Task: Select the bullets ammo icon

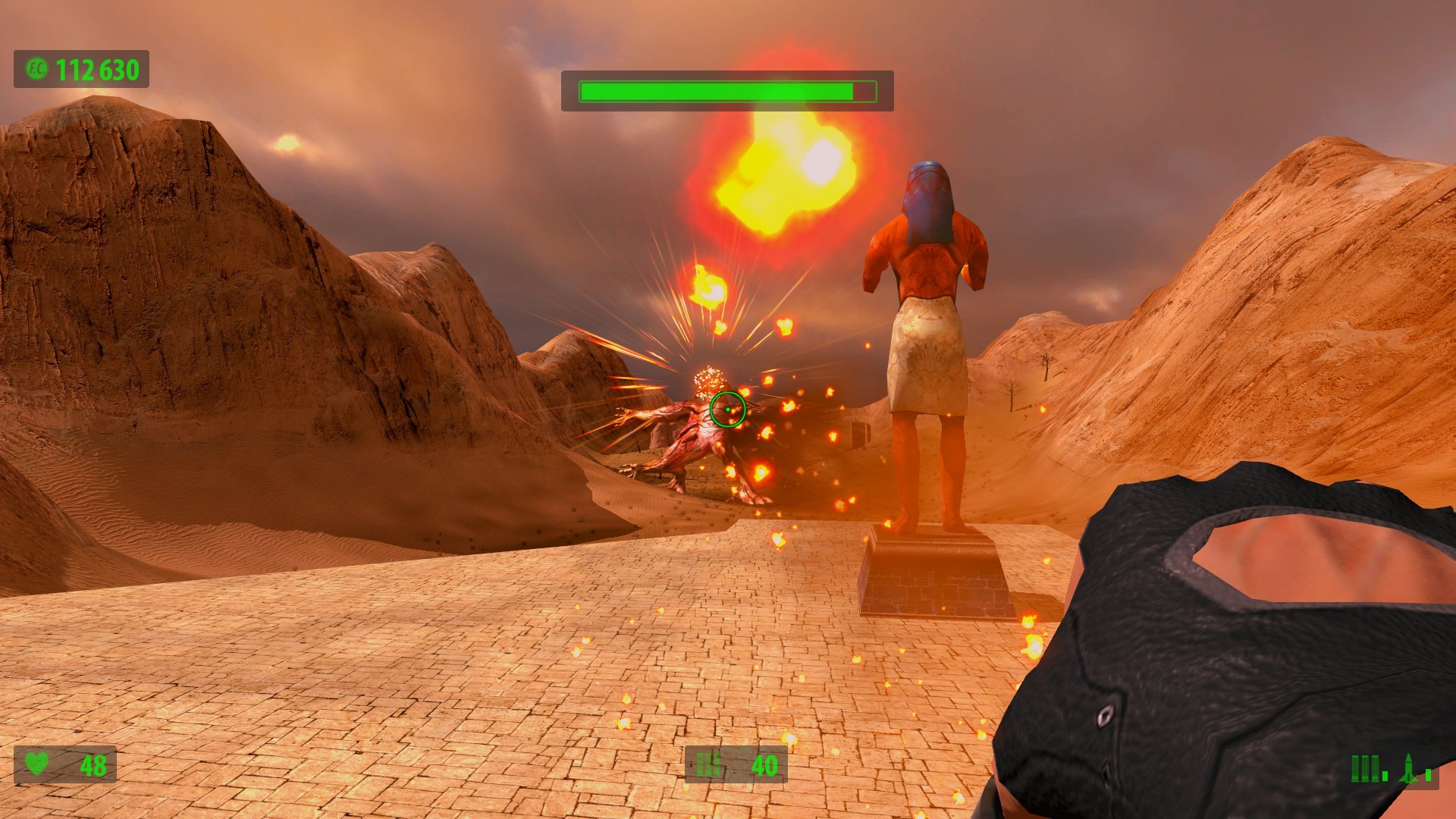Action: (1366, 768)
